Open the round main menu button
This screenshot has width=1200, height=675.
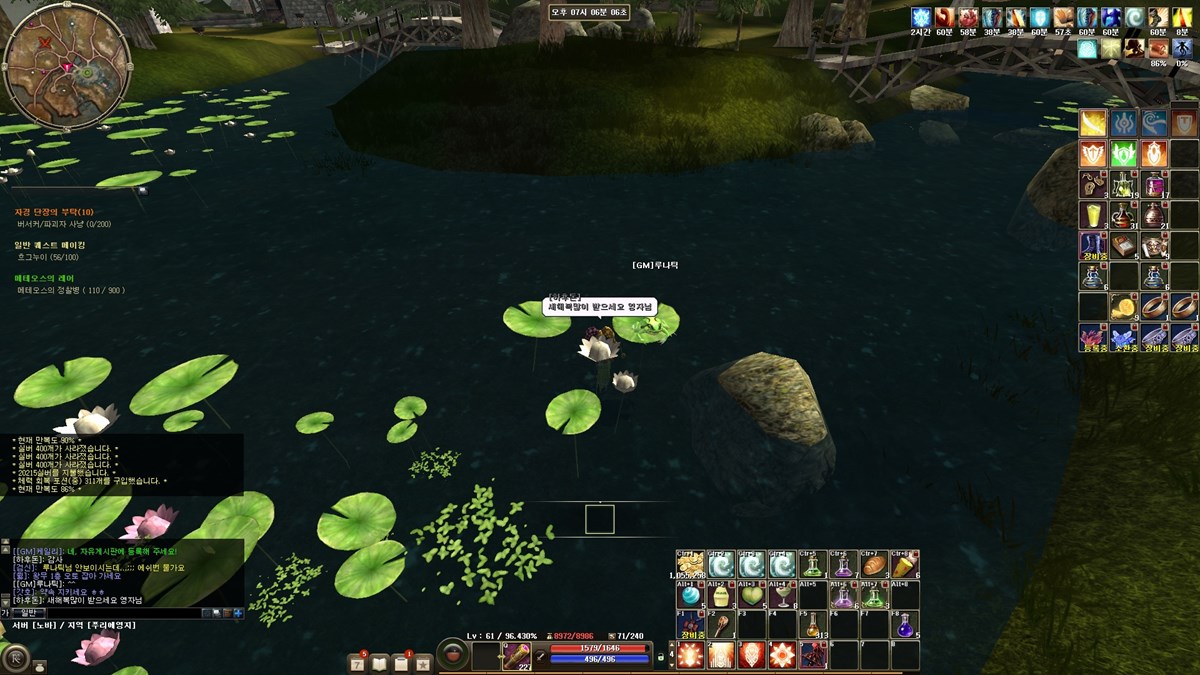[16, 658]
